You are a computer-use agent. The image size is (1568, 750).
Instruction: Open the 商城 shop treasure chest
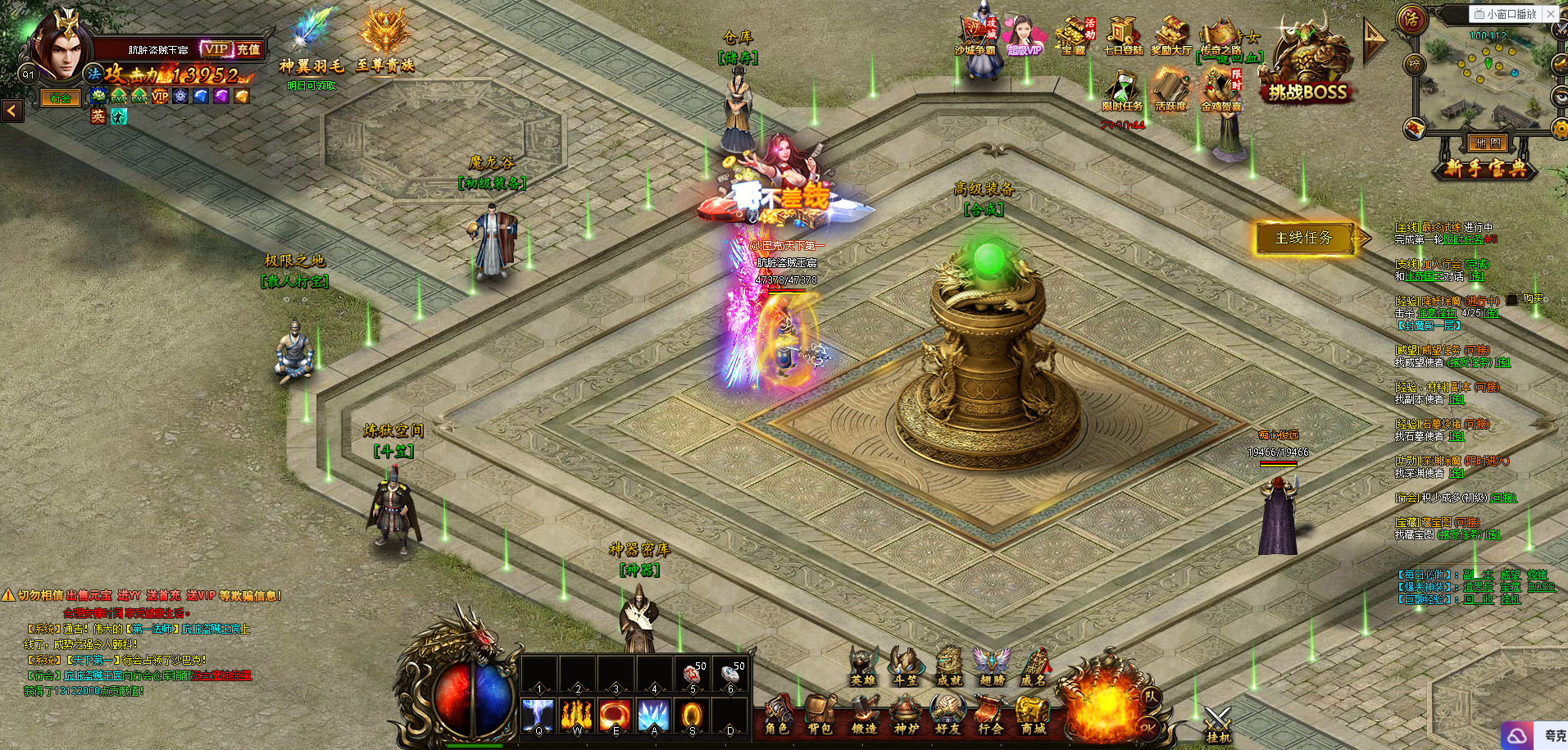[x=1033, y=715]
